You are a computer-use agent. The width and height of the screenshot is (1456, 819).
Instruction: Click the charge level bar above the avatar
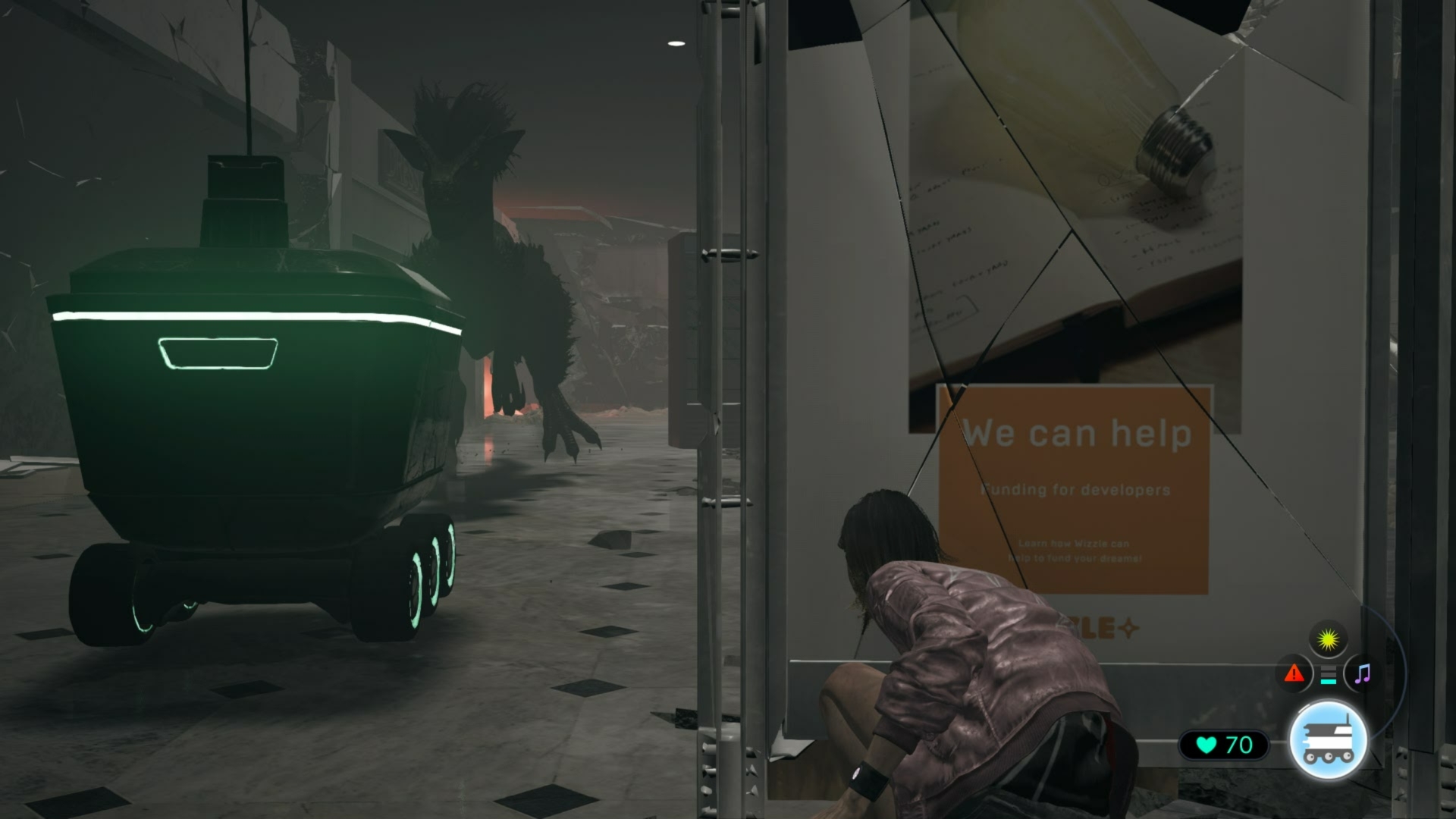pyautogui.click(x=1327, y=673)
